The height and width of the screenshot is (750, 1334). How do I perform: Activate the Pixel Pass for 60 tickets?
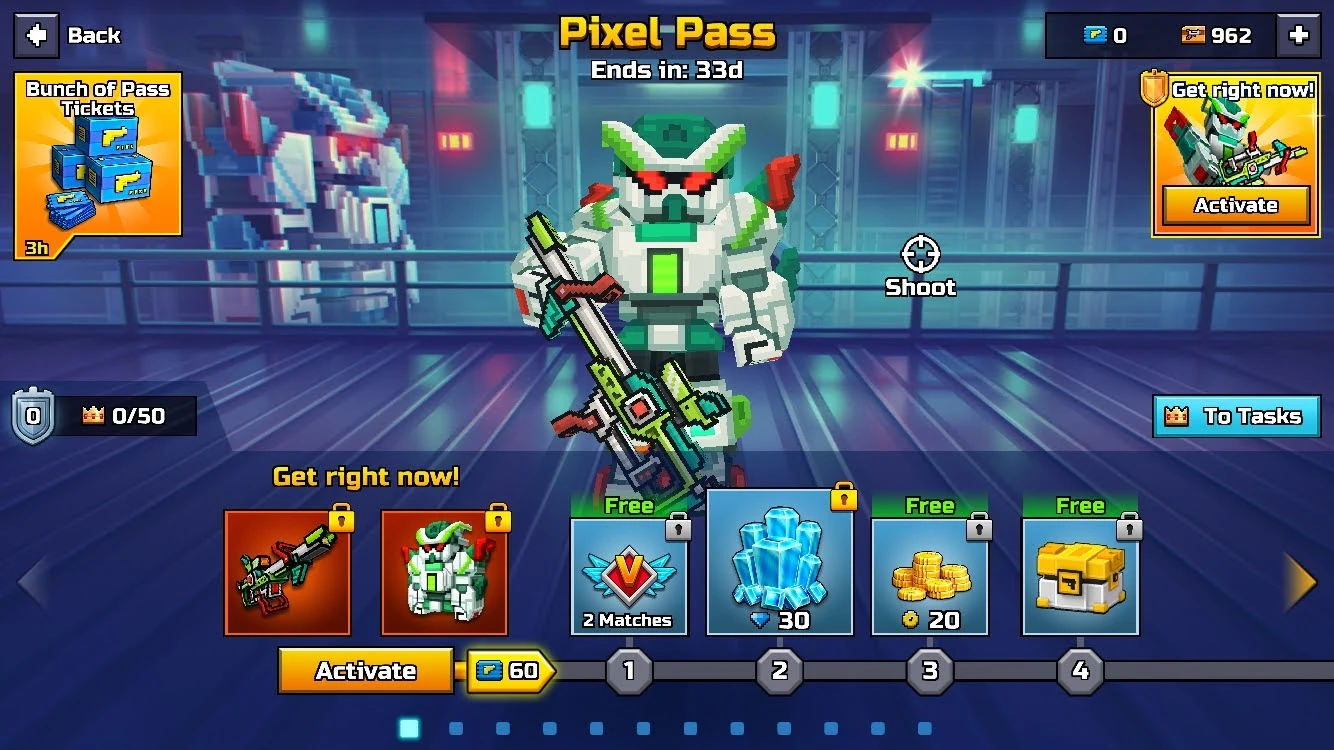tap(366, 671)
